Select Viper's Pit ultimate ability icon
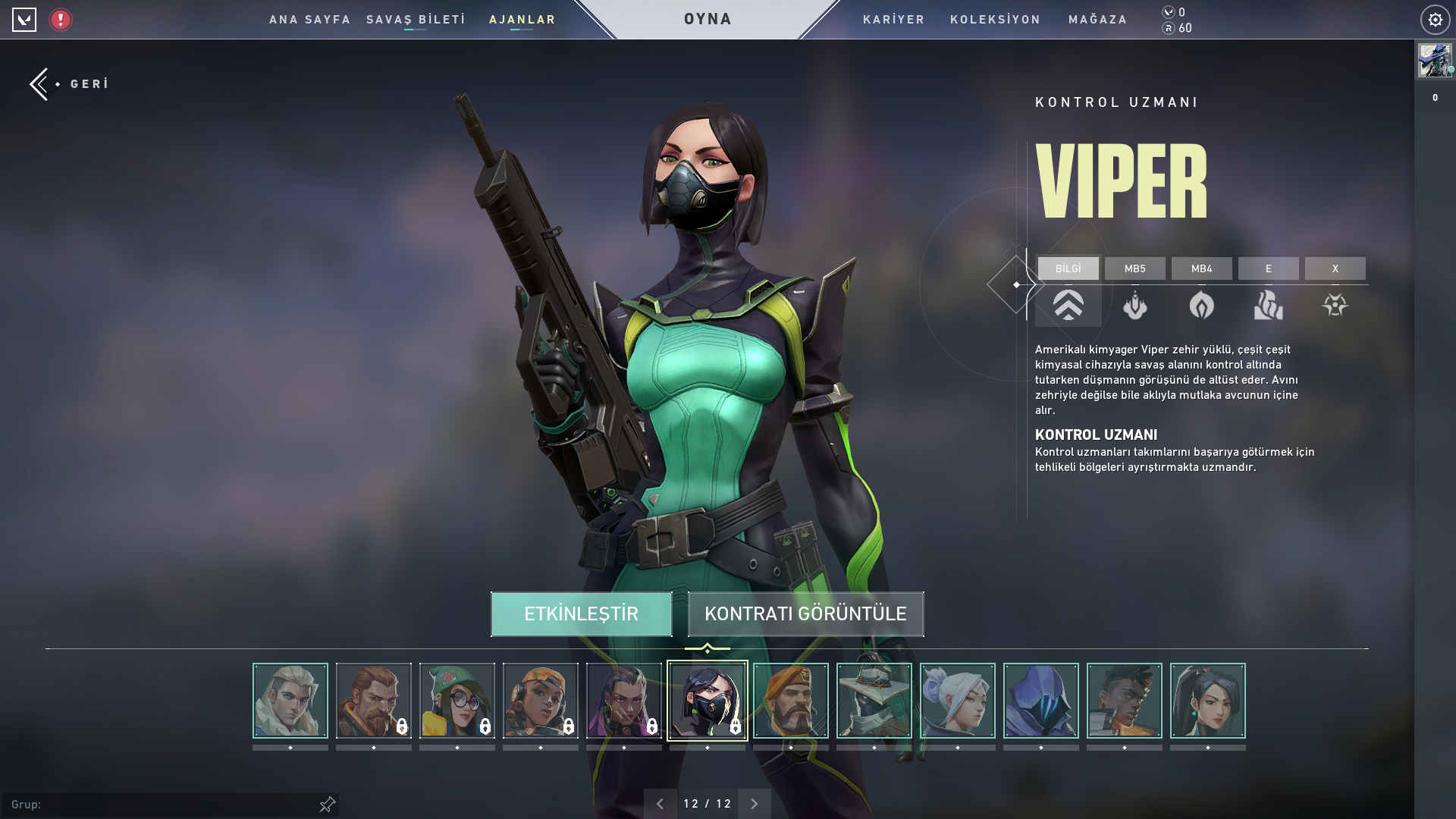This screenshot has height=819, width=1456. tap(1335, 306)
